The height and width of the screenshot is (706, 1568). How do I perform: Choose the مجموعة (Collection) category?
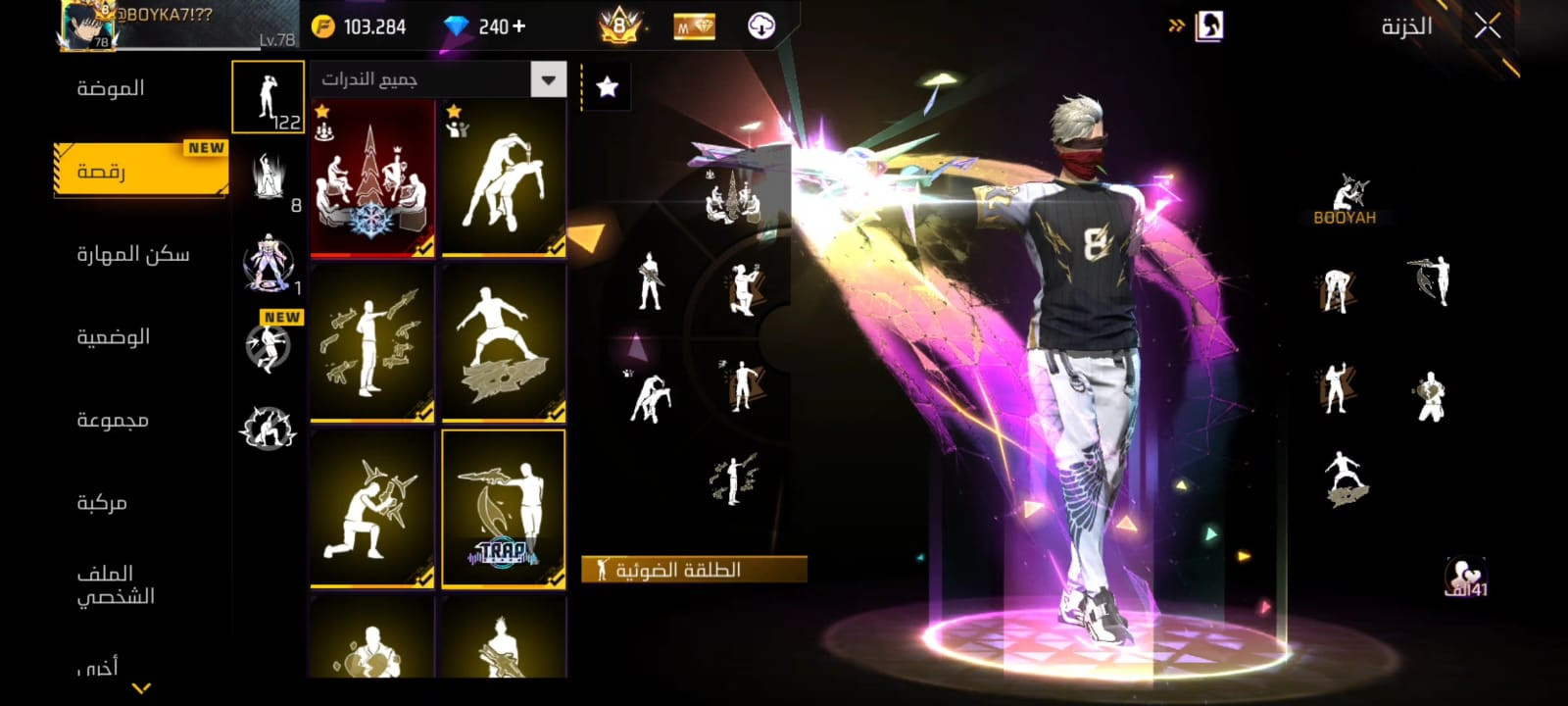pyautogui.click(x=113, y=421)
